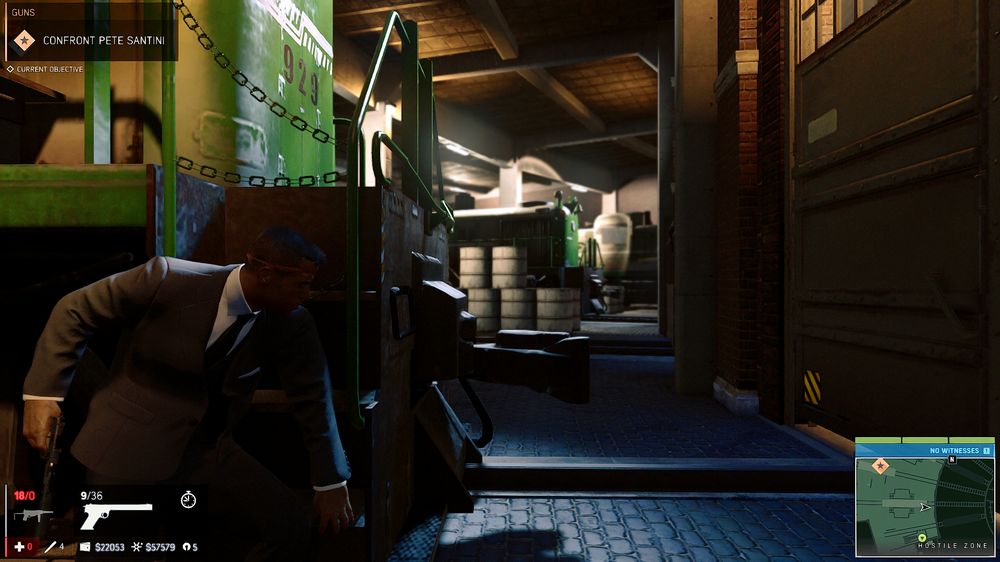The width and height of the screenshot is (1000, 562).
Task: Click the stopwatch icon
Action: tap(188, 499)
